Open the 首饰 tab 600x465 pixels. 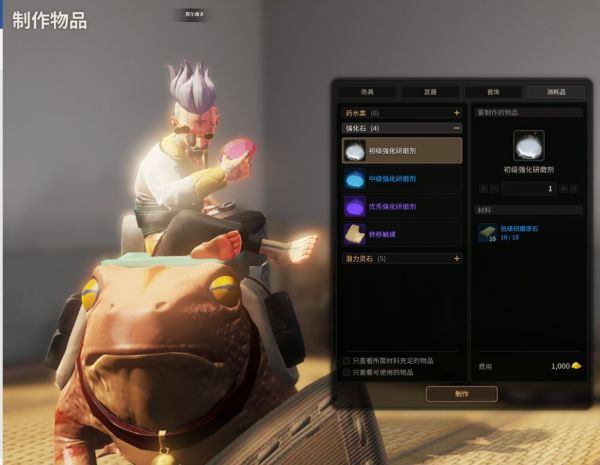pyautogui.click(x=493, y=91)
